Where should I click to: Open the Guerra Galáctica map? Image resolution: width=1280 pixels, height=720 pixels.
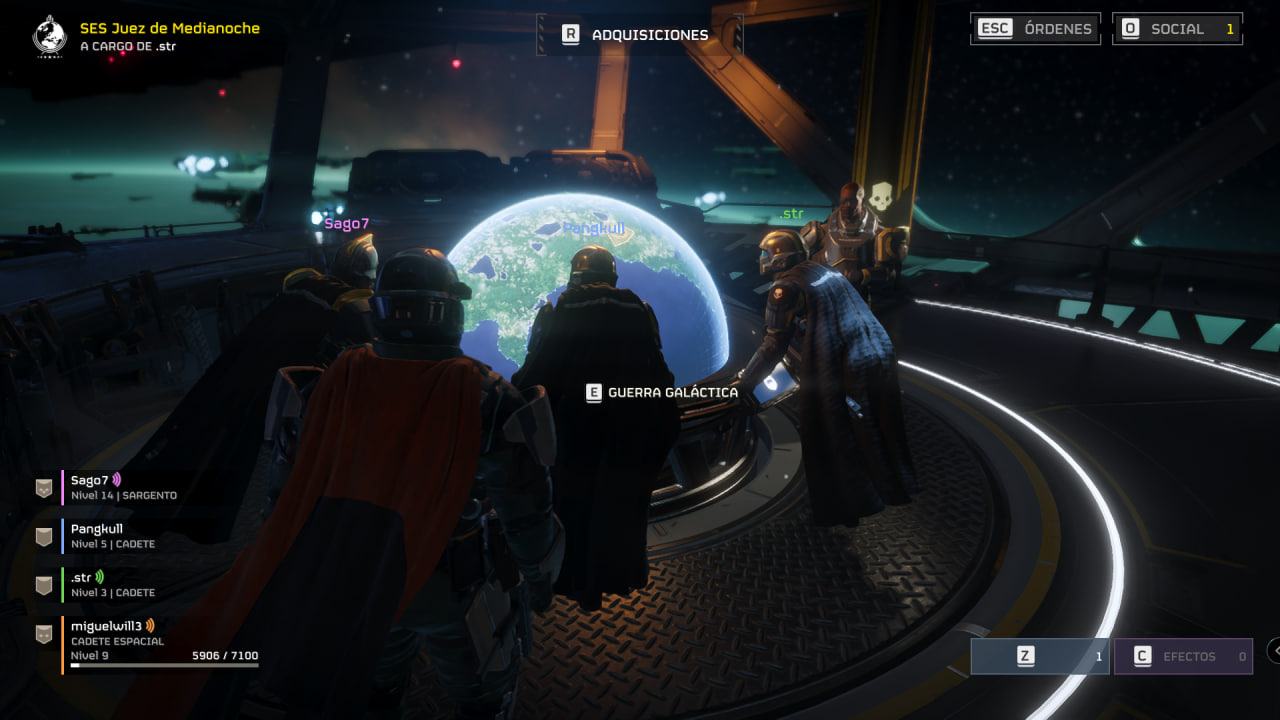click(x=662, y=393)
